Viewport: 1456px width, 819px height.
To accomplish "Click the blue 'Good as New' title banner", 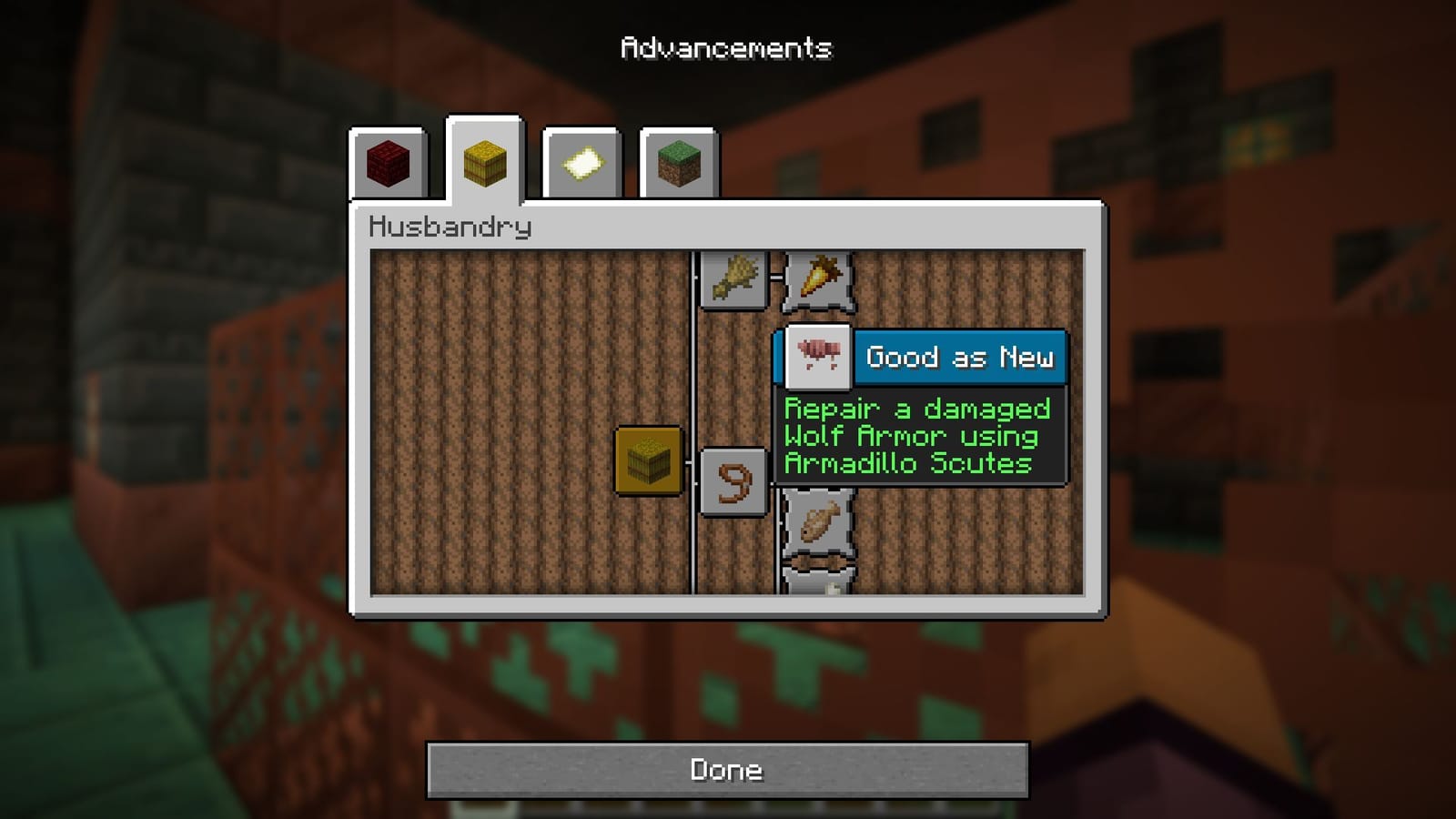I will coord(960,357).
